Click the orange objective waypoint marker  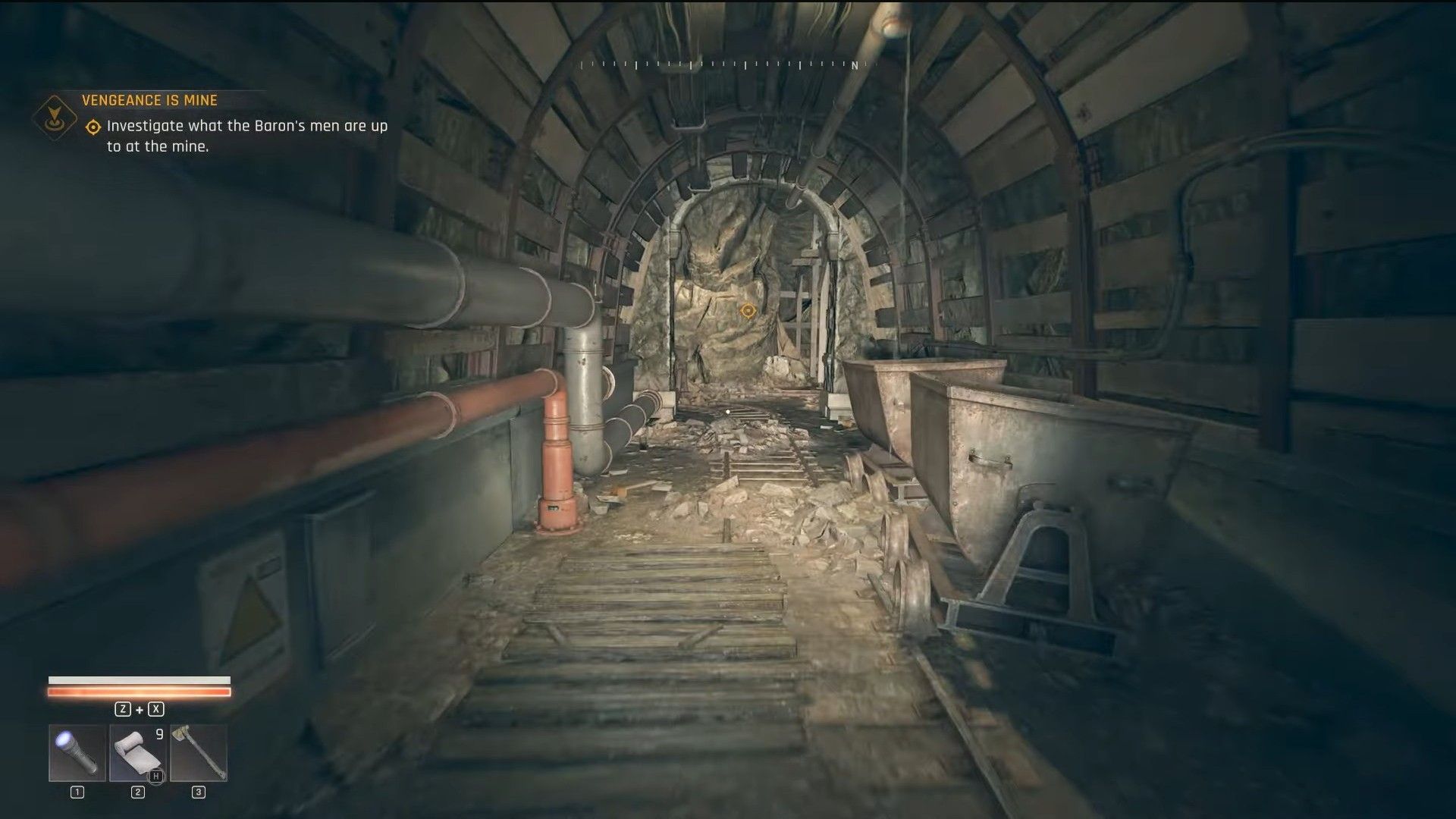(748, 310)
